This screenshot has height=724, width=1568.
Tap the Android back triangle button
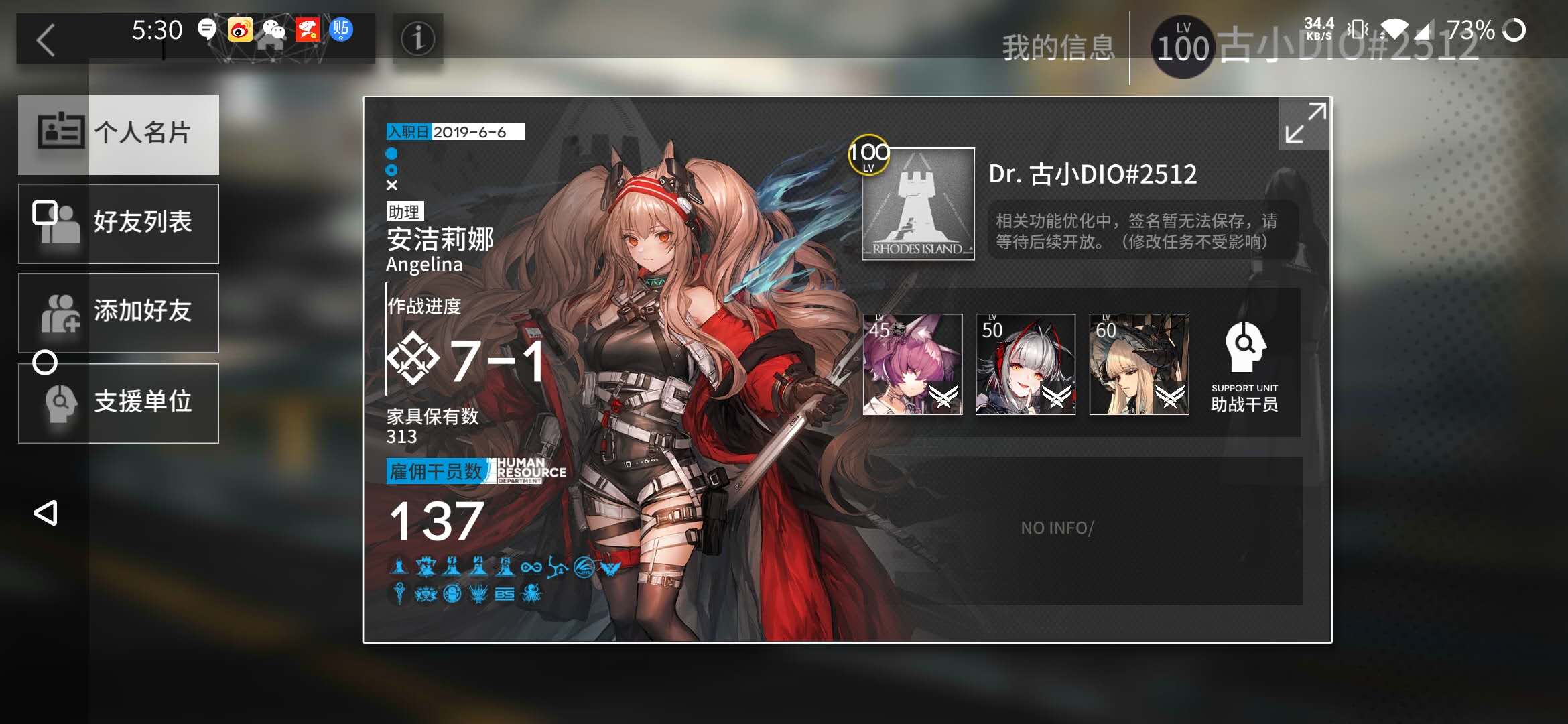[46, 513]
